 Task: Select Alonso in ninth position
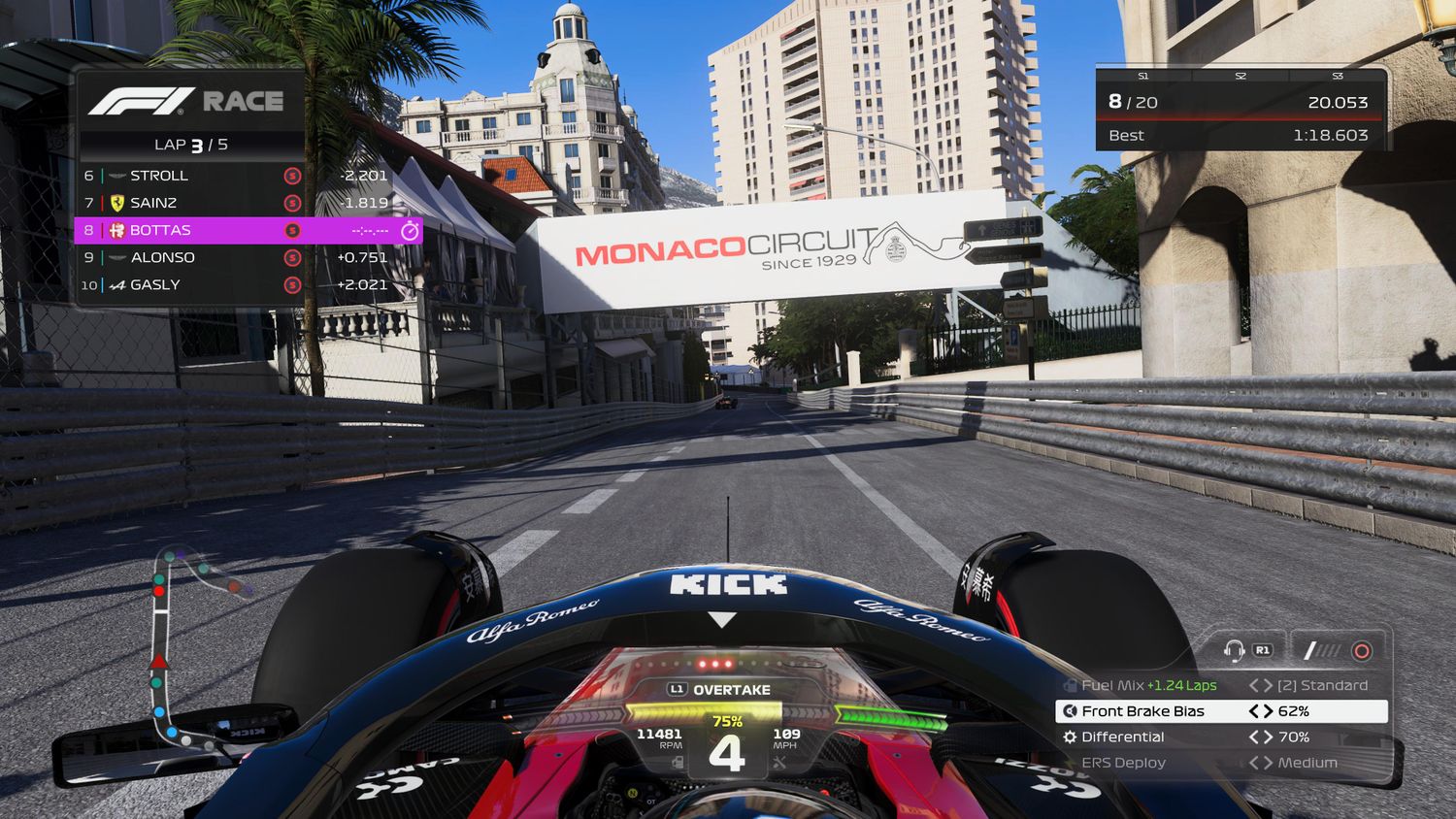[x=194, y=257]
